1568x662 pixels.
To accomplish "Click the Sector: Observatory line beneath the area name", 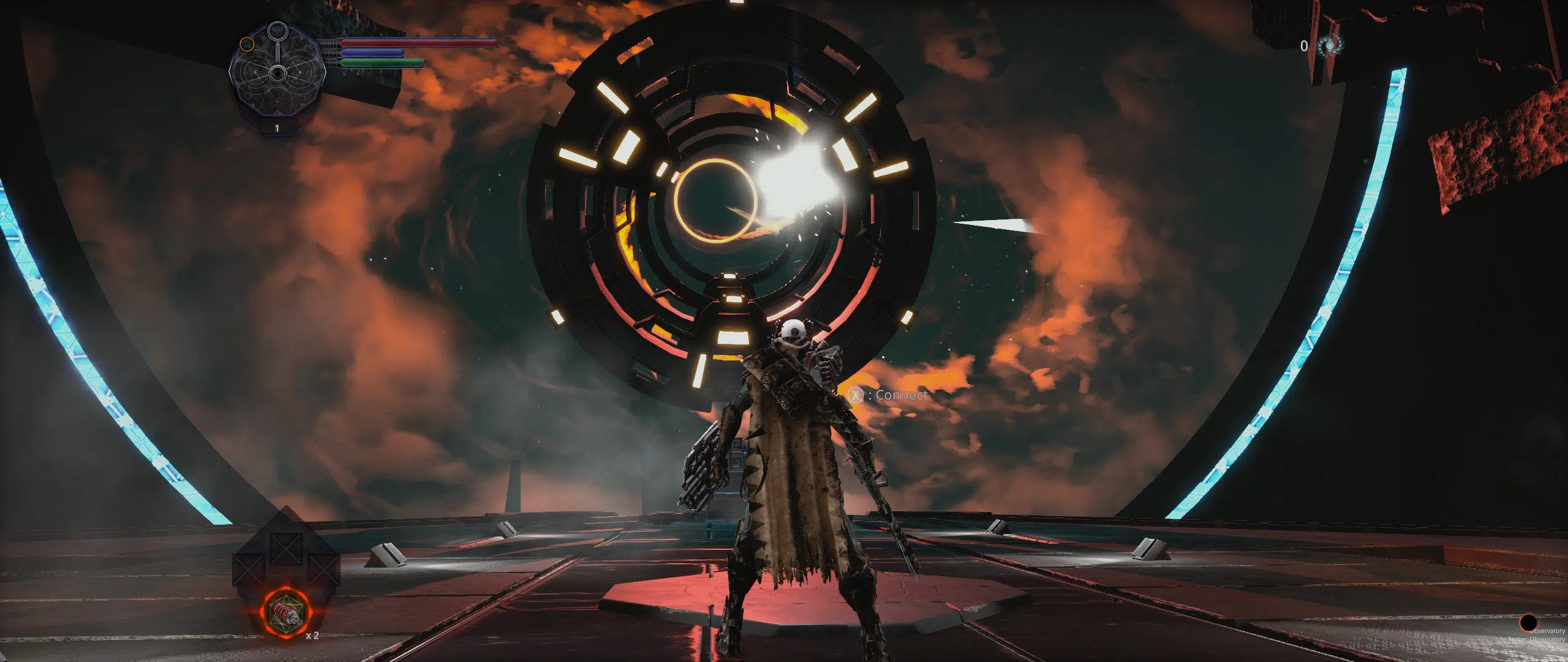I will (1537, 641).
